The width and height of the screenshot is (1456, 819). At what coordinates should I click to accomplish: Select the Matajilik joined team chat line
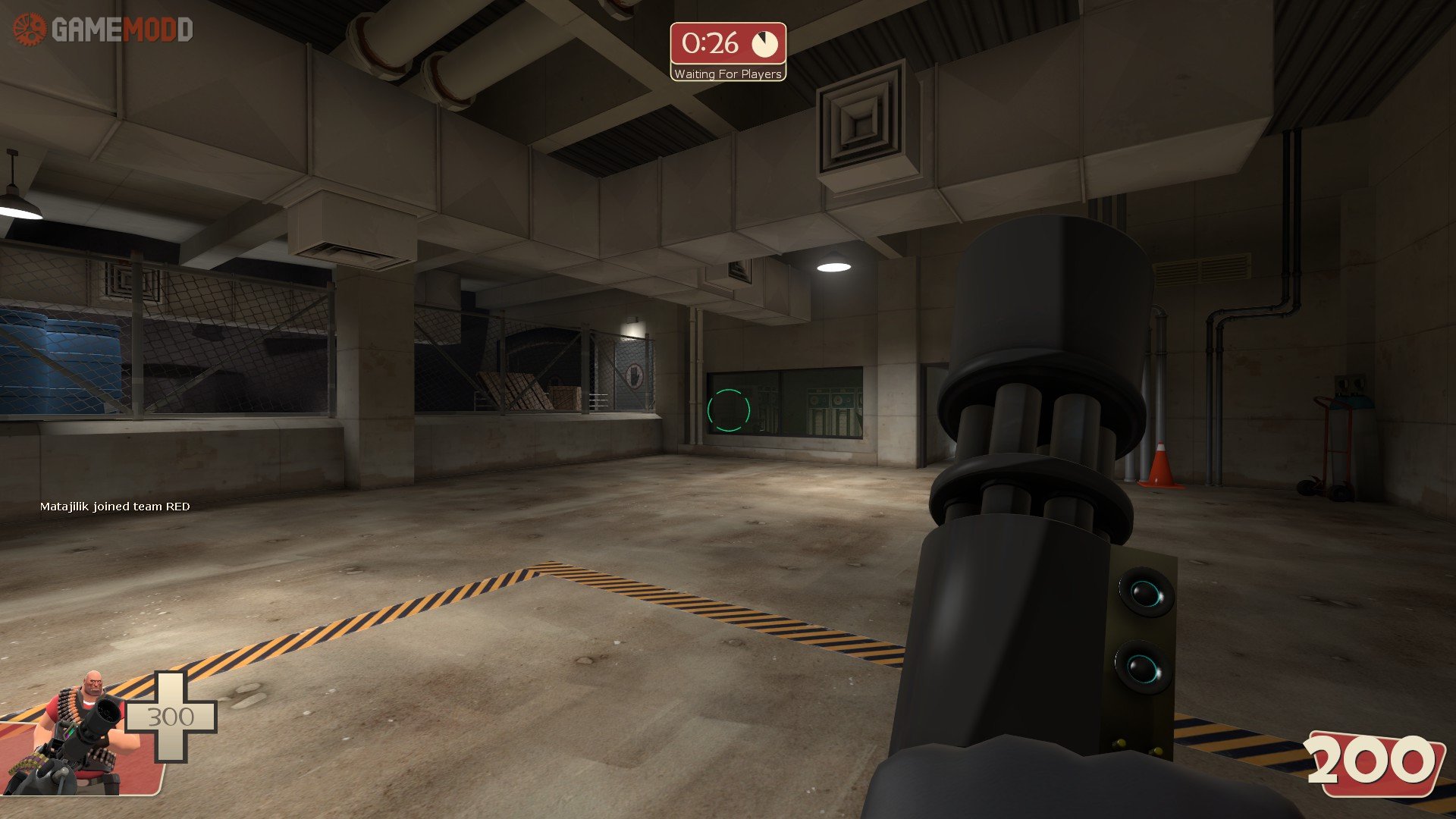pyautogui.click(x=115, y=507)
